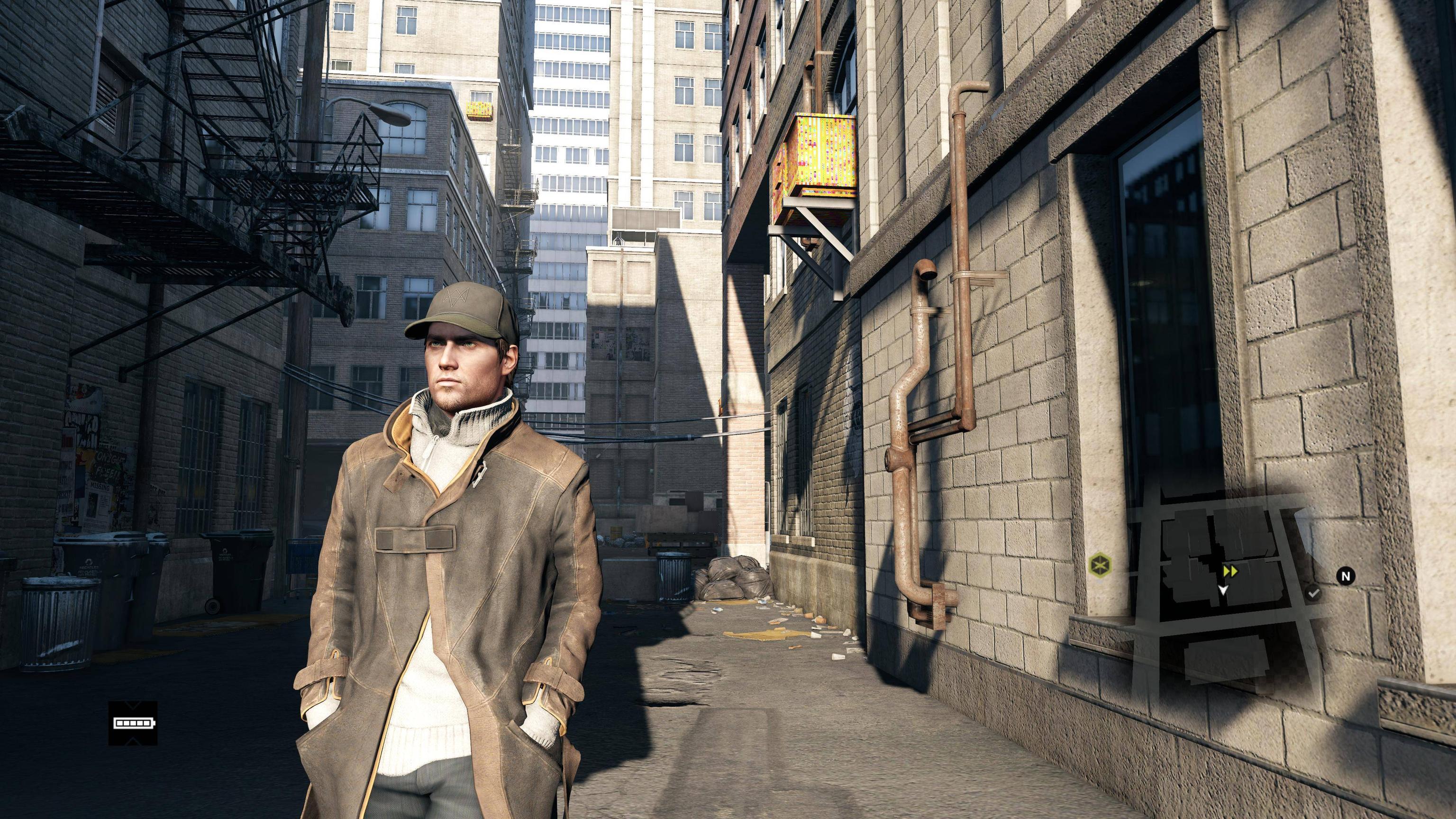Open the phone battery widget
The image size is (1456, 819).
pos(133,722)
